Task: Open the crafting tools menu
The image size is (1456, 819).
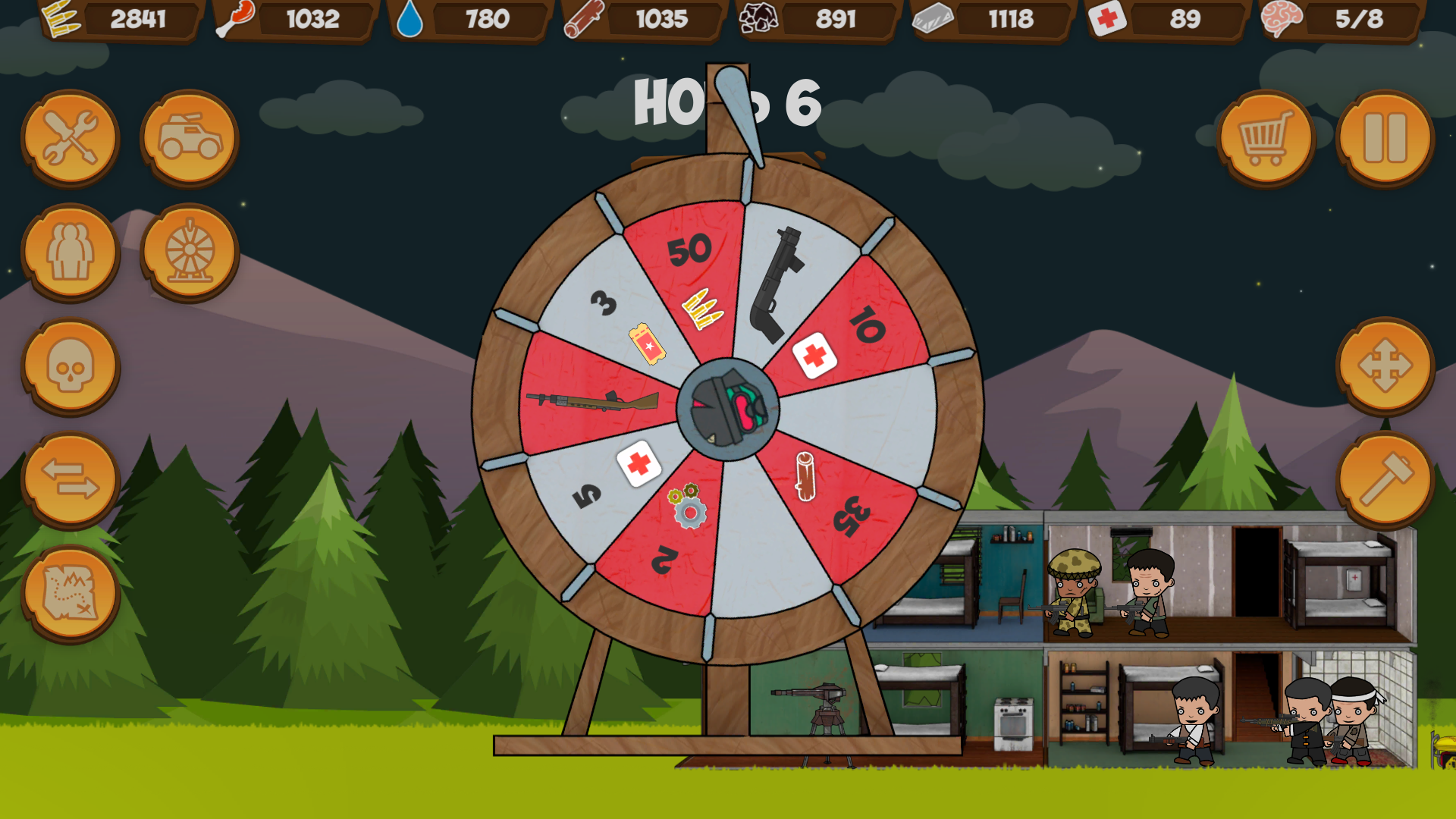Action: pos(70,139)
